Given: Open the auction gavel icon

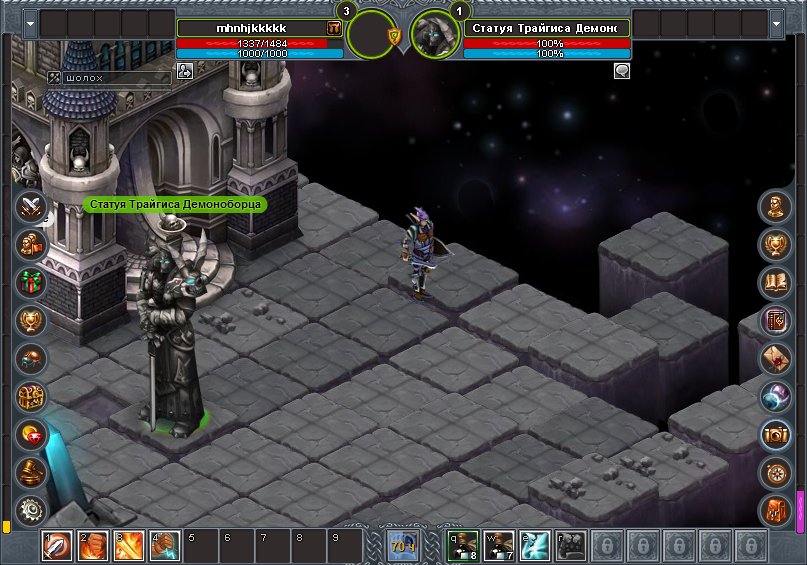Looking at the screenshot, I should [x=32, y=472].
